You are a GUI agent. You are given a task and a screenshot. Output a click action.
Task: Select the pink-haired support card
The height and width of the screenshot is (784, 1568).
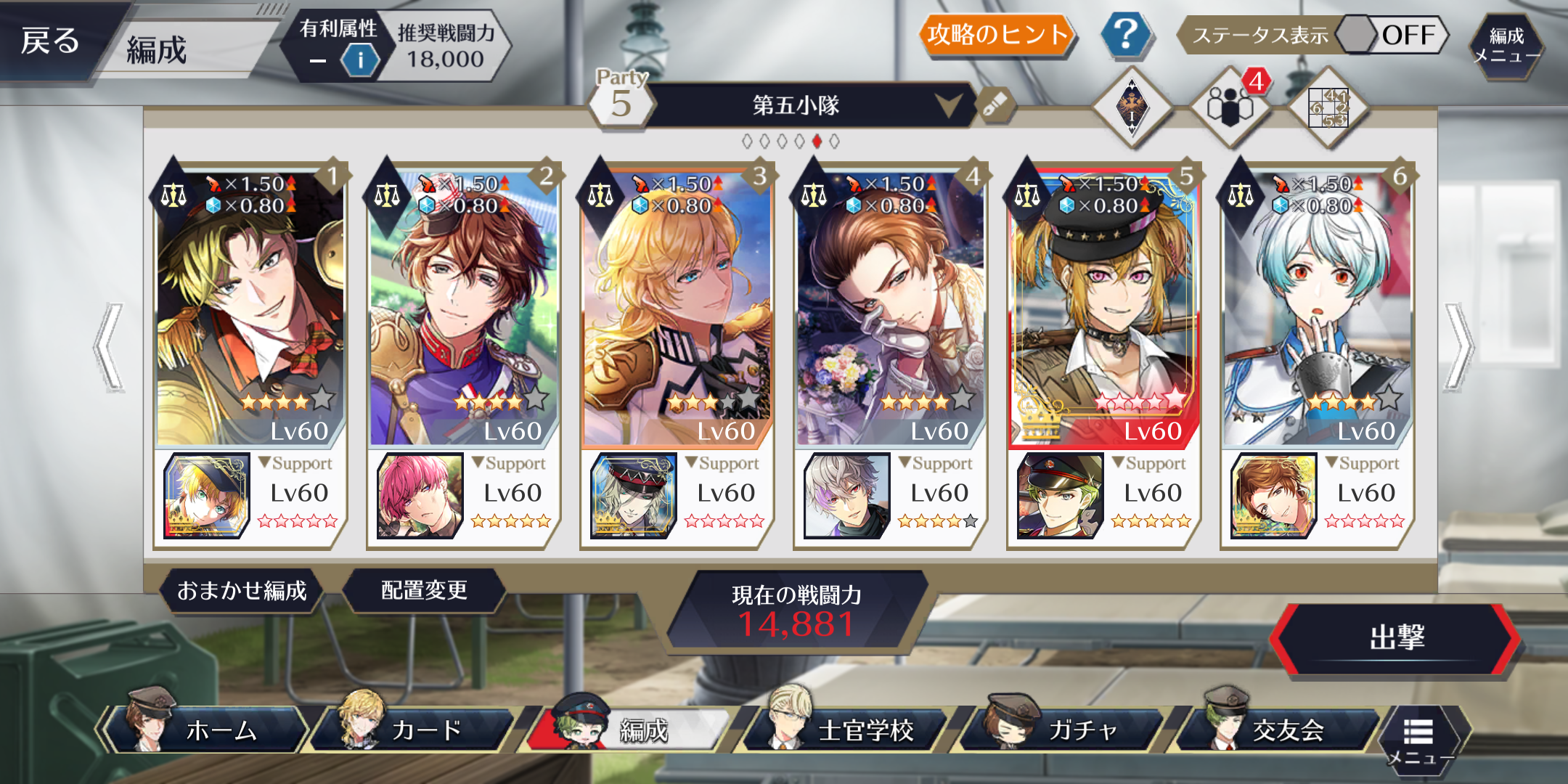click(x=420, y=495)
